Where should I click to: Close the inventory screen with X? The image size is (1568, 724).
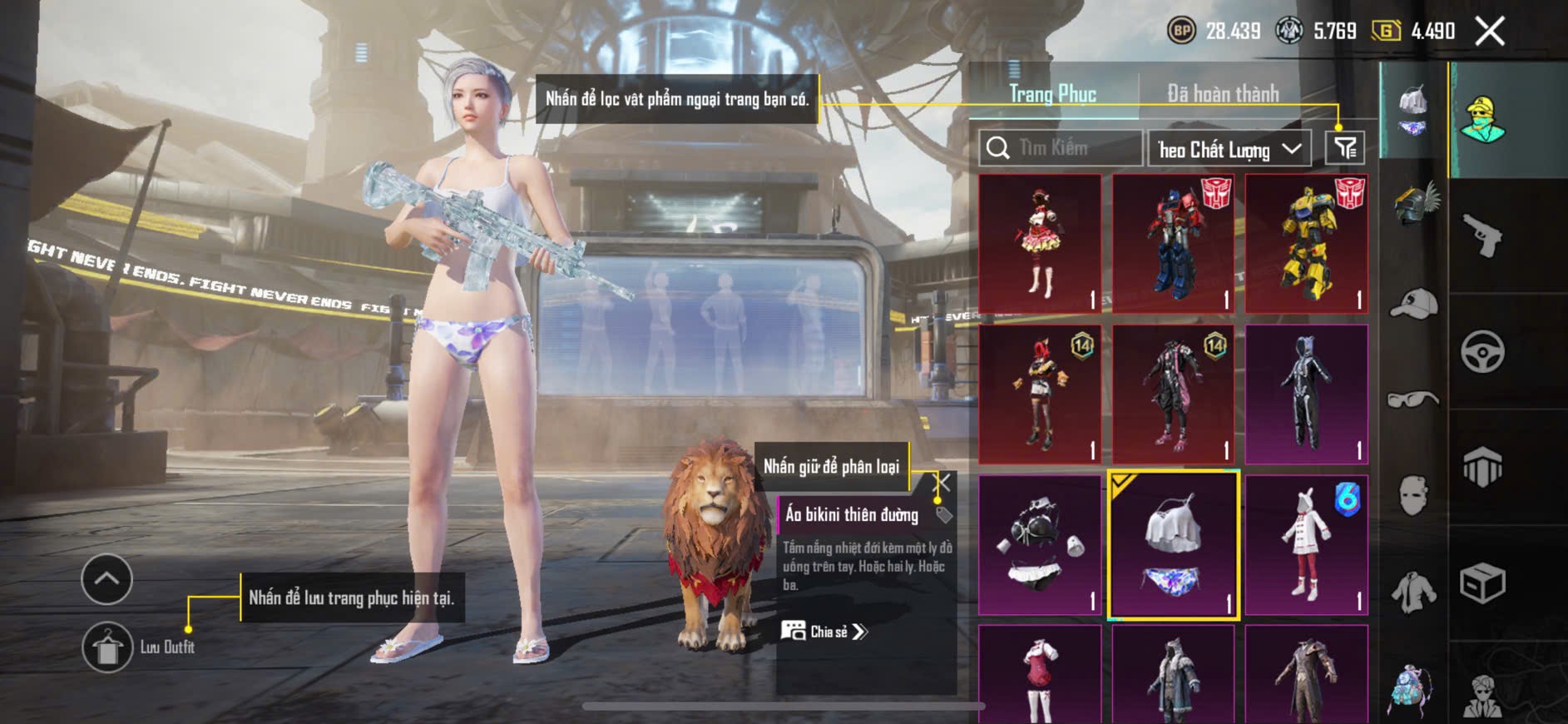click(1490, 32)
